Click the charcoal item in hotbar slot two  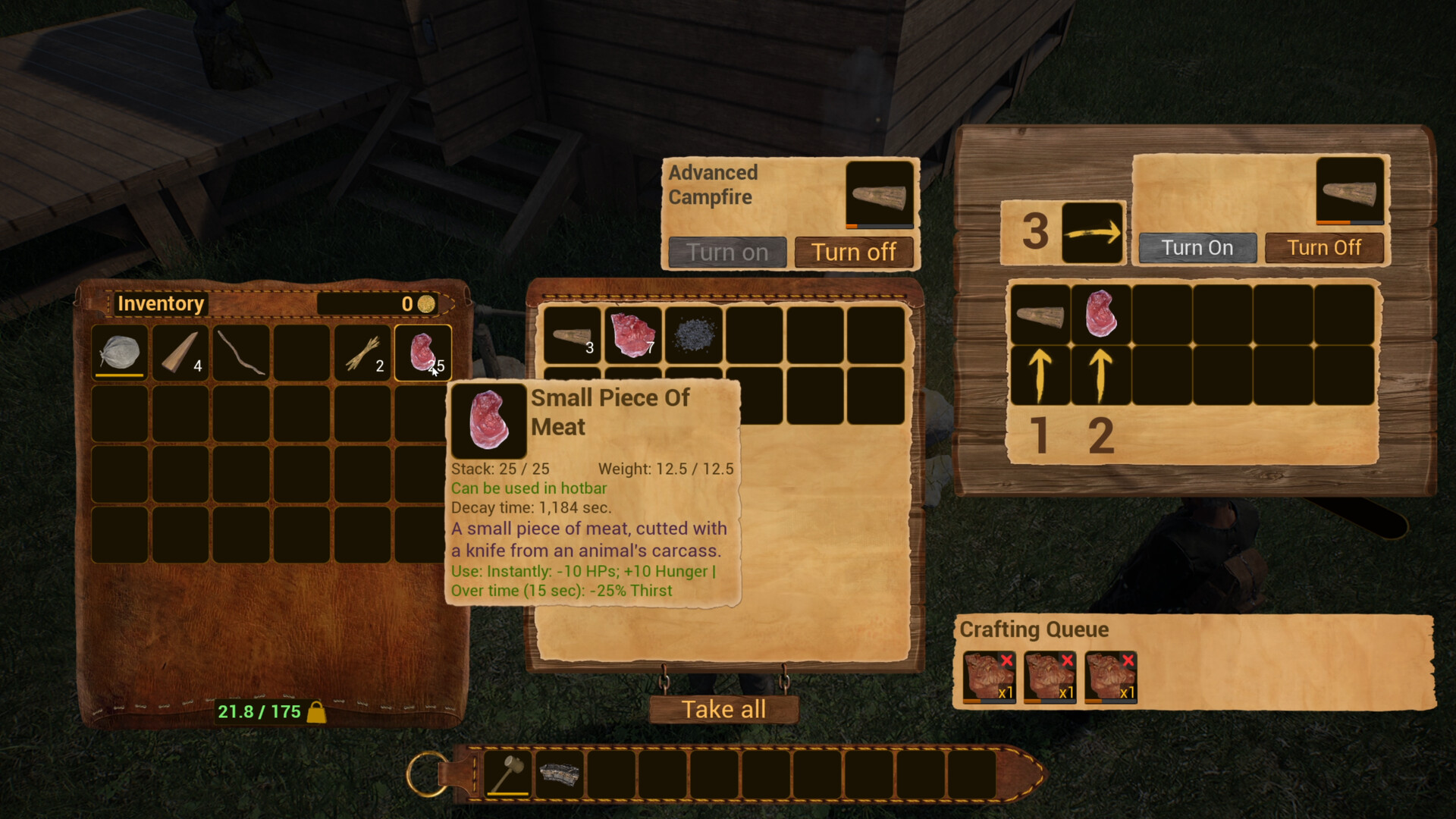click(x=559, y=776)
